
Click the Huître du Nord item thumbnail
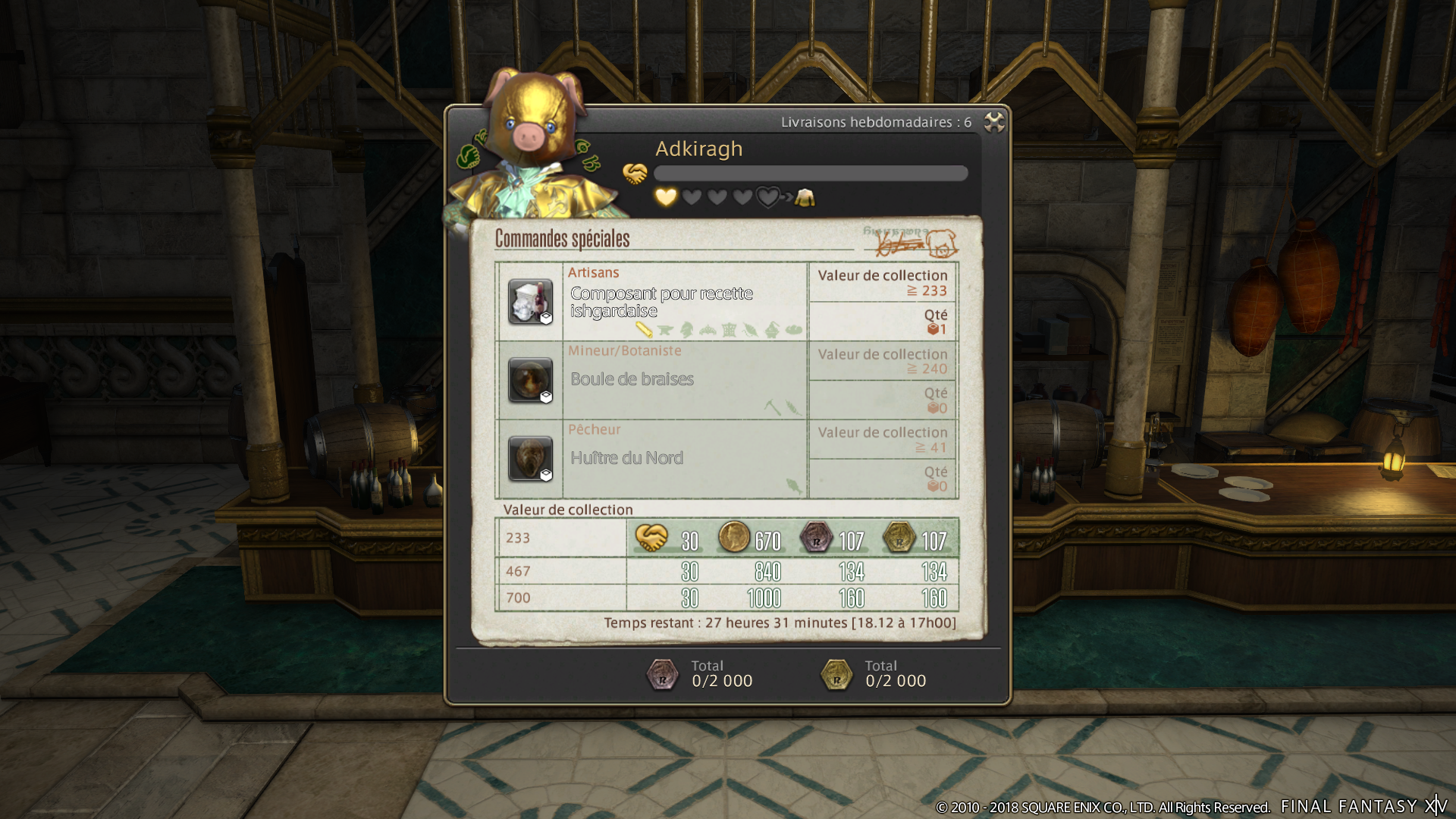(x=530, y=458)
